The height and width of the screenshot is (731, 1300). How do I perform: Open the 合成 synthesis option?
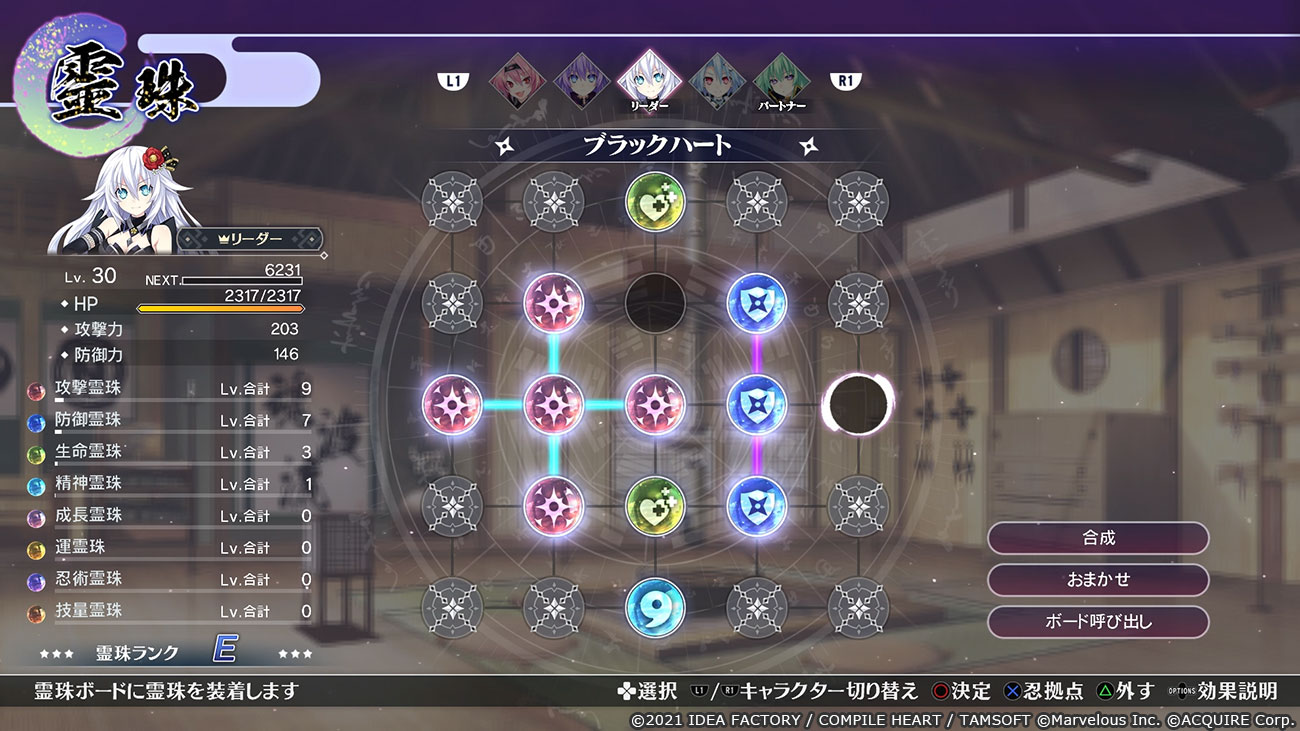point(1098,538)
